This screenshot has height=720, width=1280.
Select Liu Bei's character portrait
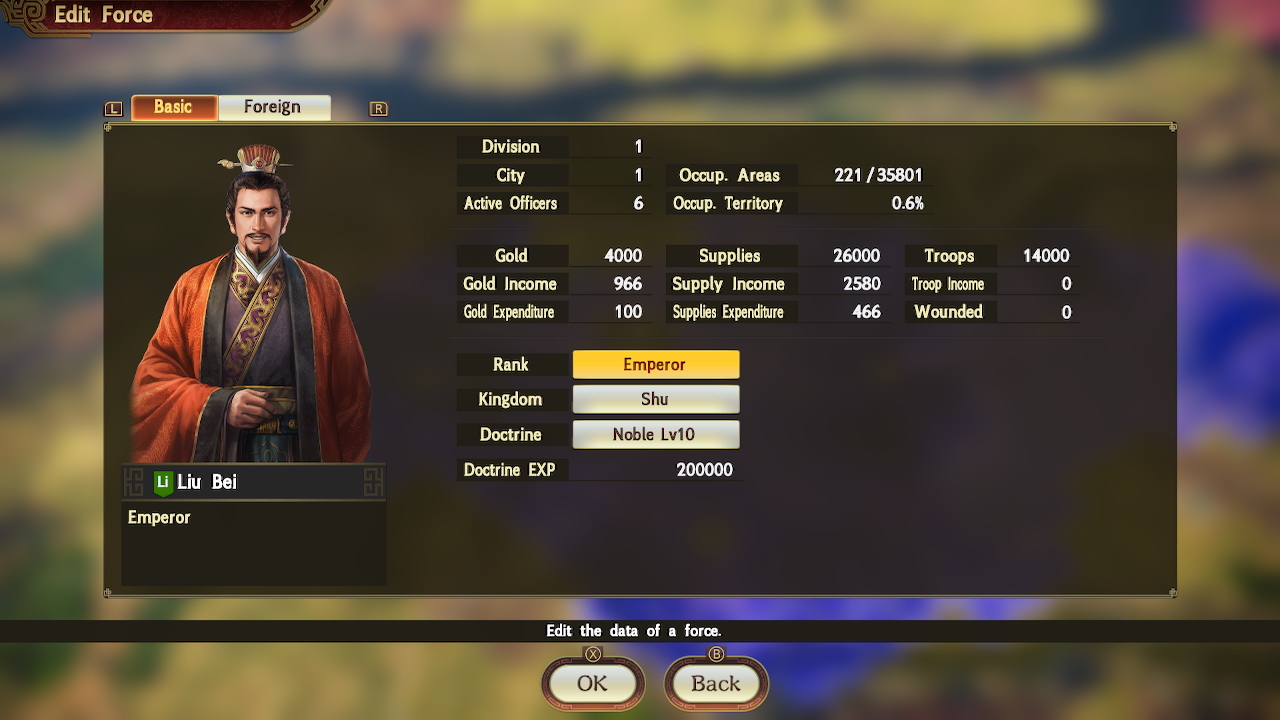[x=253, y=300]
